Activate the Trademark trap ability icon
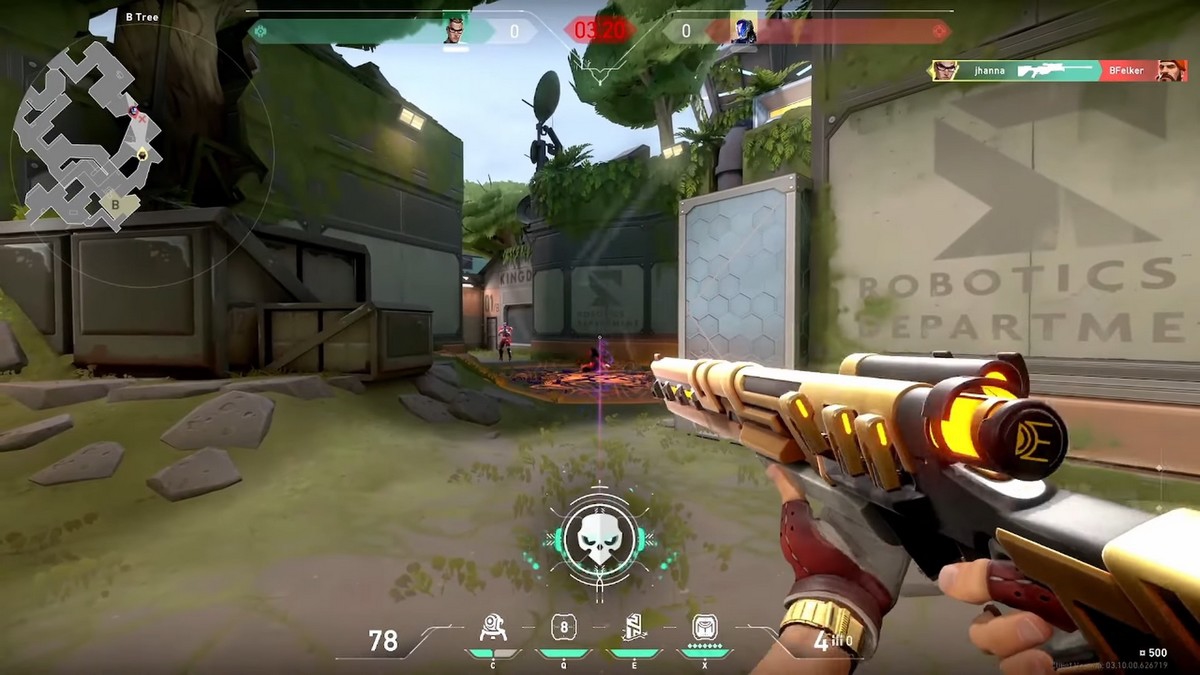 coord(493,627)
